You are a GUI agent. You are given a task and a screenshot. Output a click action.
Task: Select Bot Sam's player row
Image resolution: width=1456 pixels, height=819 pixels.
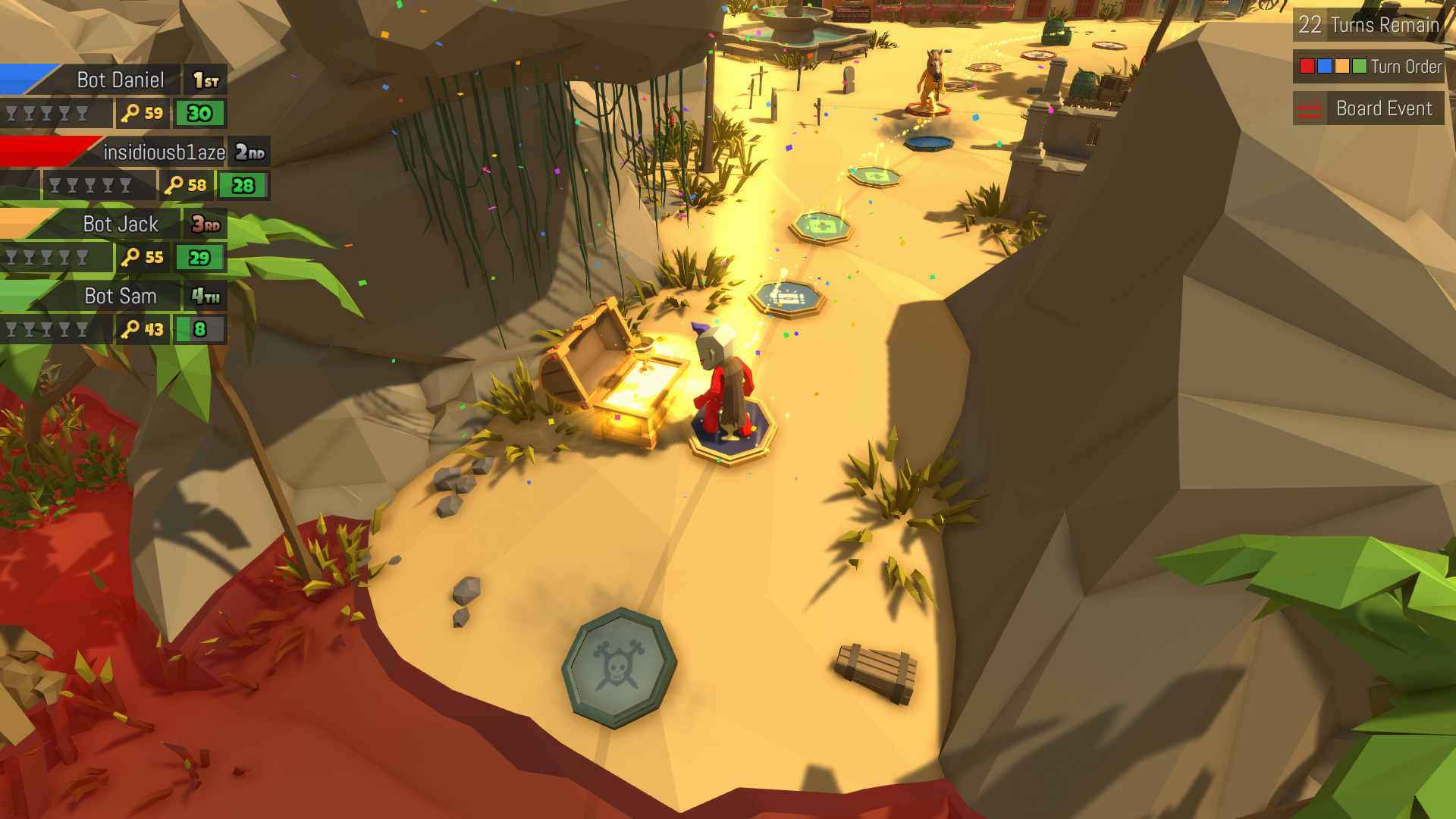(x=120, y=297)
